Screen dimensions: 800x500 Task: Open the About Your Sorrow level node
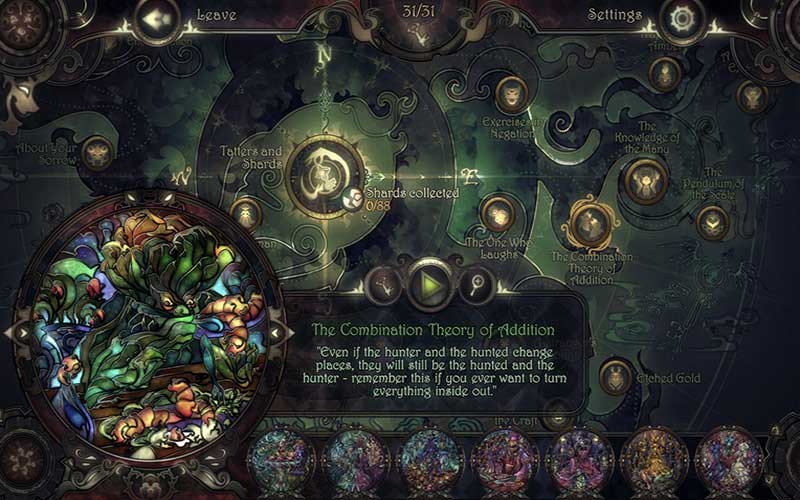tap(96, 152)
